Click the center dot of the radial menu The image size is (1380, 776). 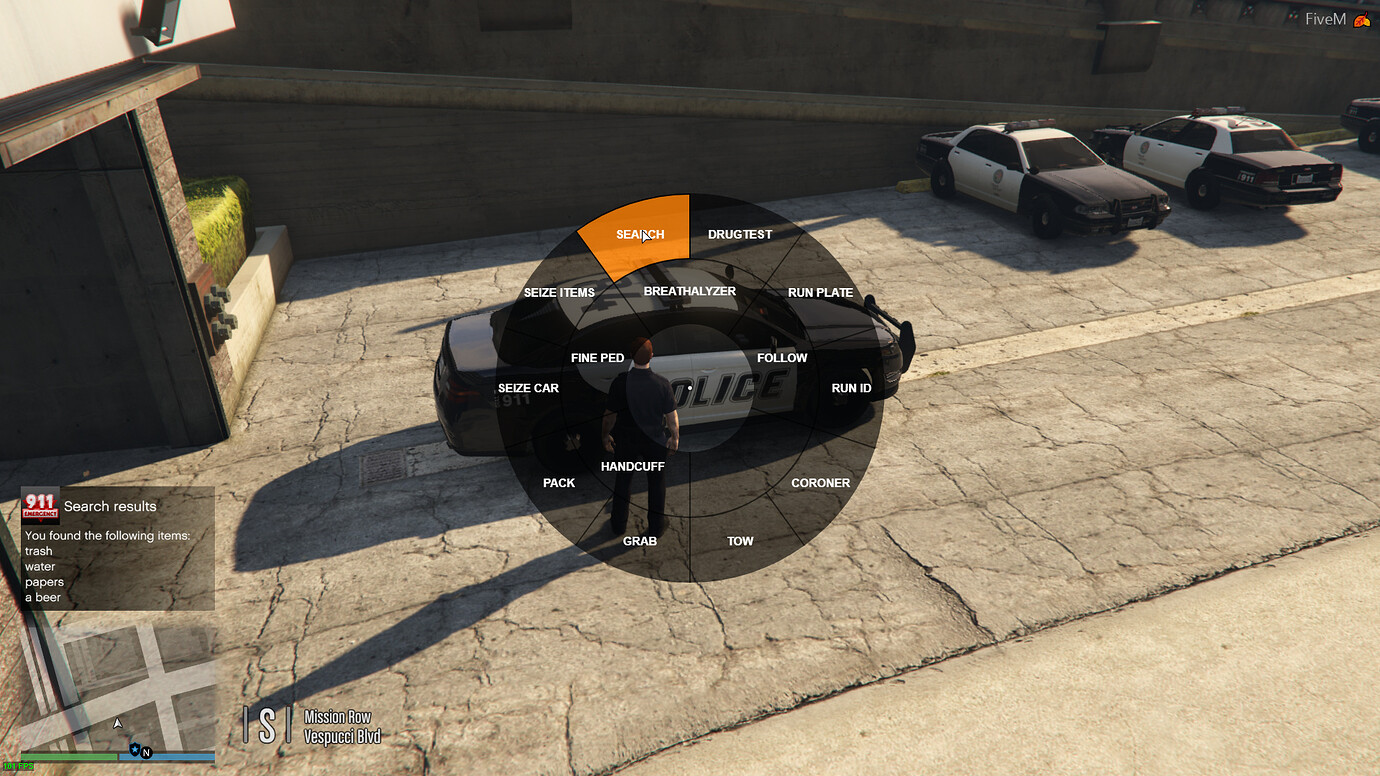[690, 388]
